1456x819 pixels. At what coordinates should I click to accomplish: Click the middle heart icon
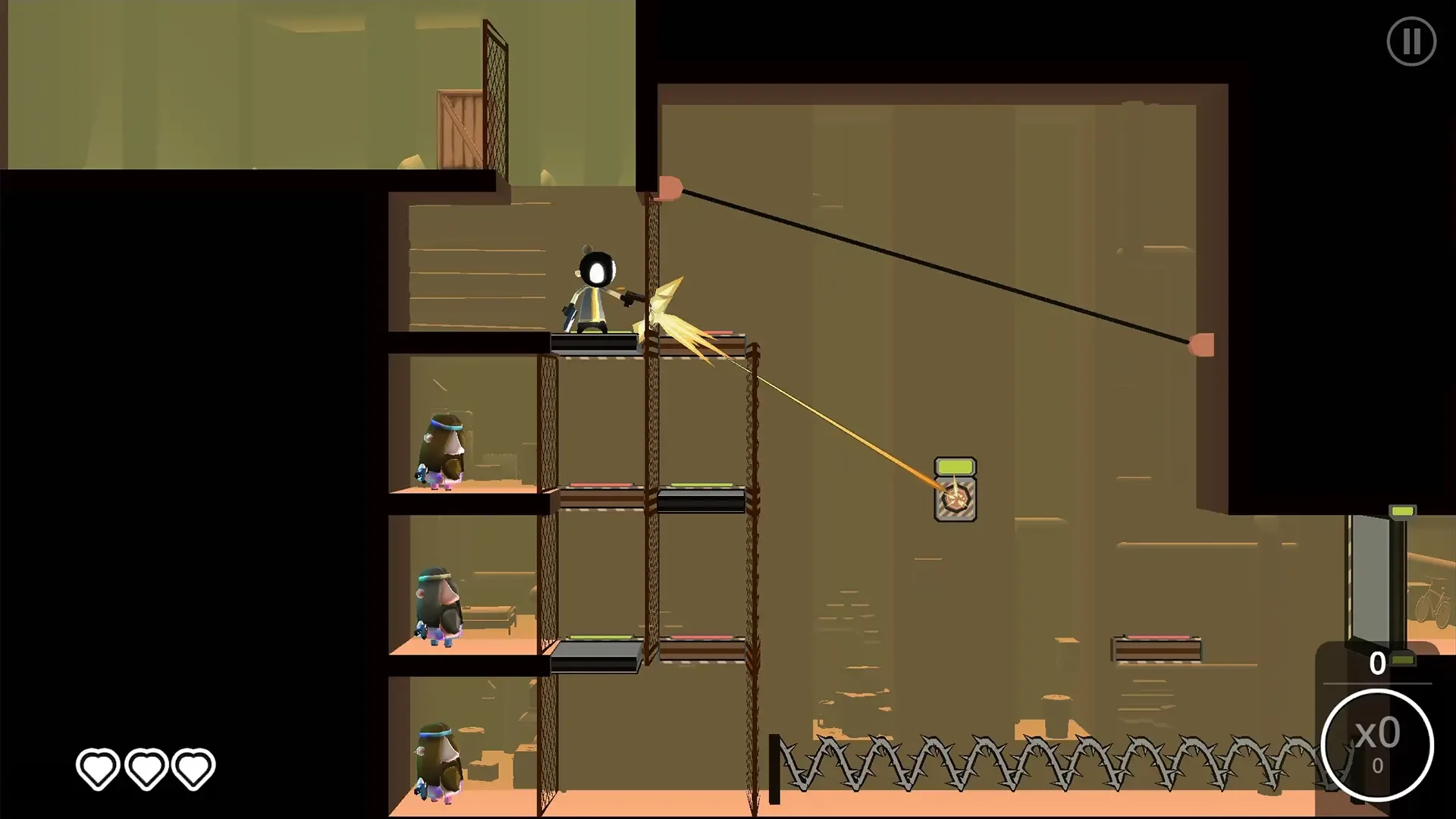[x=146, y=767]
